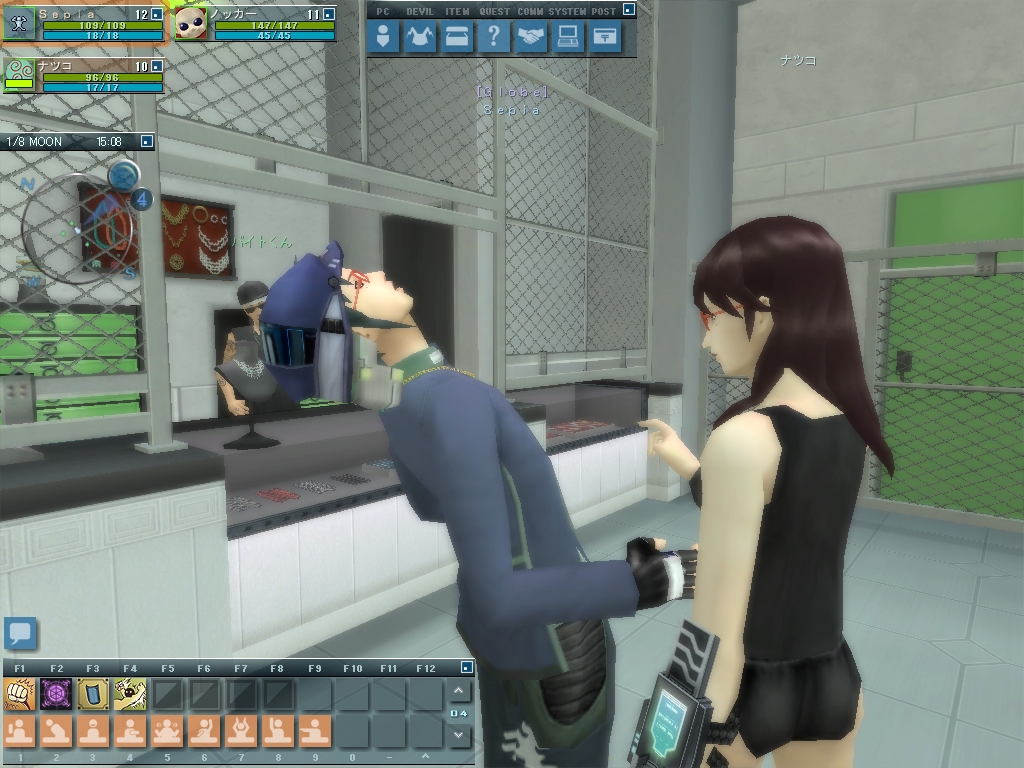1024x768 pixels.
Task: Open the Quest menu question mark
Action: pyautogui.click(x=493, y=38)
